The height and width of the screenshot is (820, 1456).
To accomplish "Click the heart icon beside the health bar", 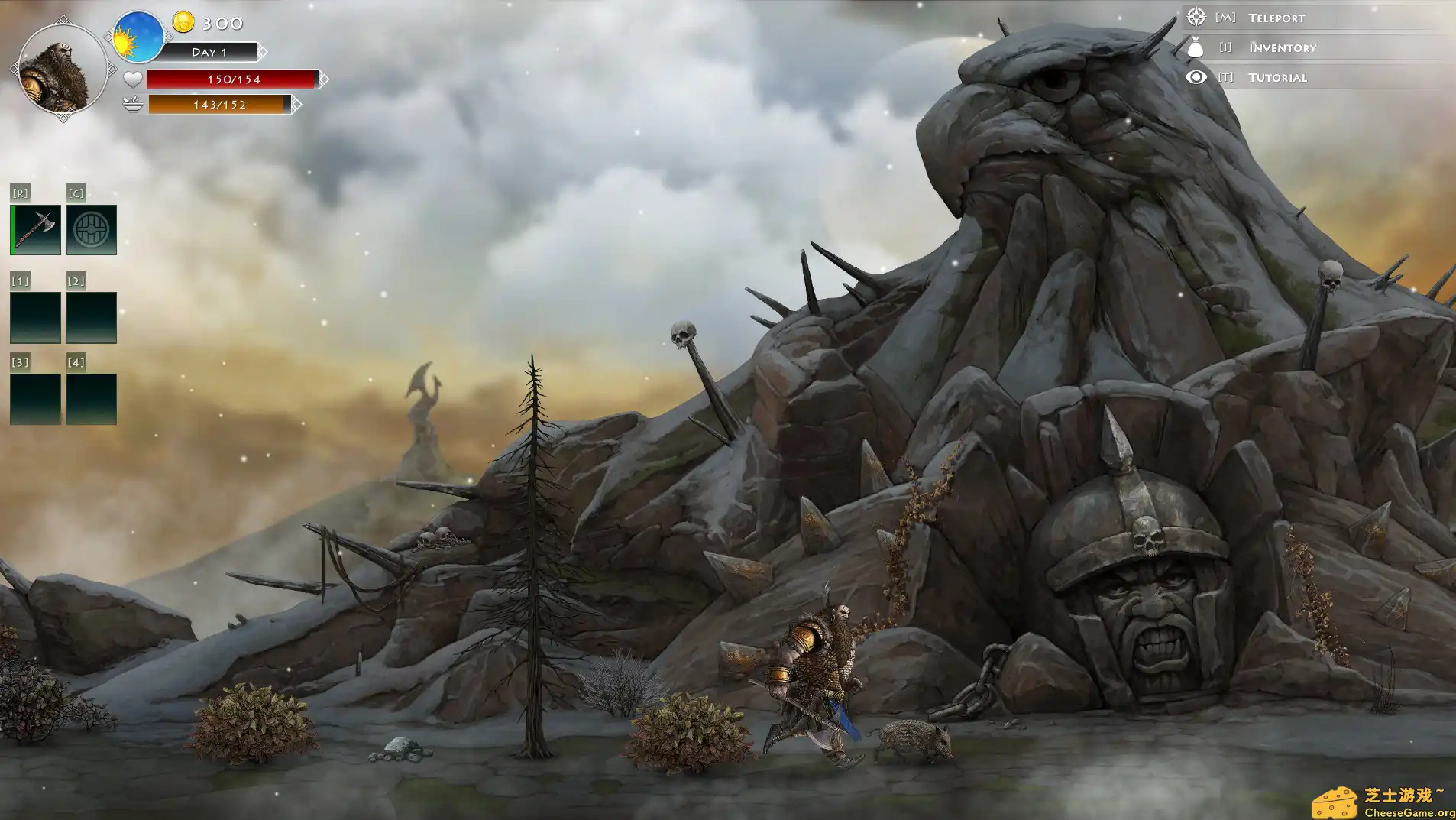I will click(x=132, y=78).
